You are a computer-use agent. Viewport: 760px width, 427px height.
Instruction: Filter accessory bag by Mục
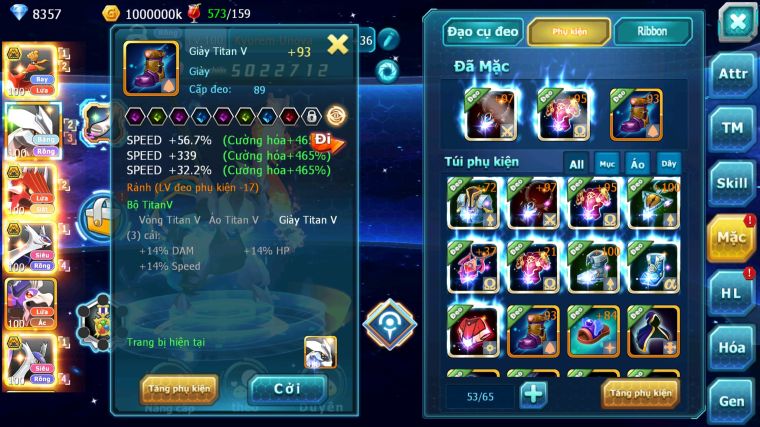(607, 163)
